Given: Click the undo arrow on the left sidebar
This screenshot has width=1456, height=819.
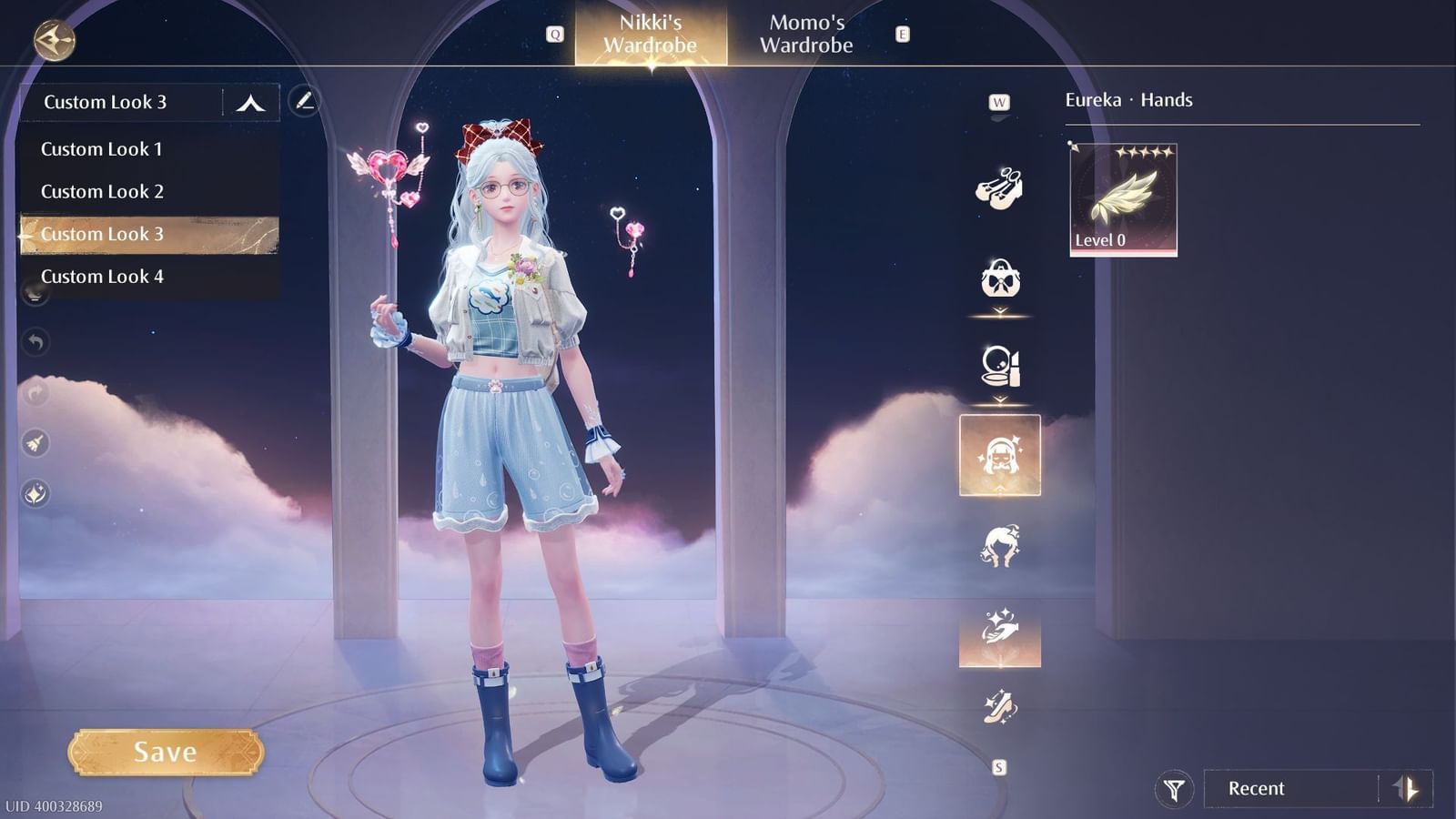Looking at the screenshot, I should click(35, 341).
